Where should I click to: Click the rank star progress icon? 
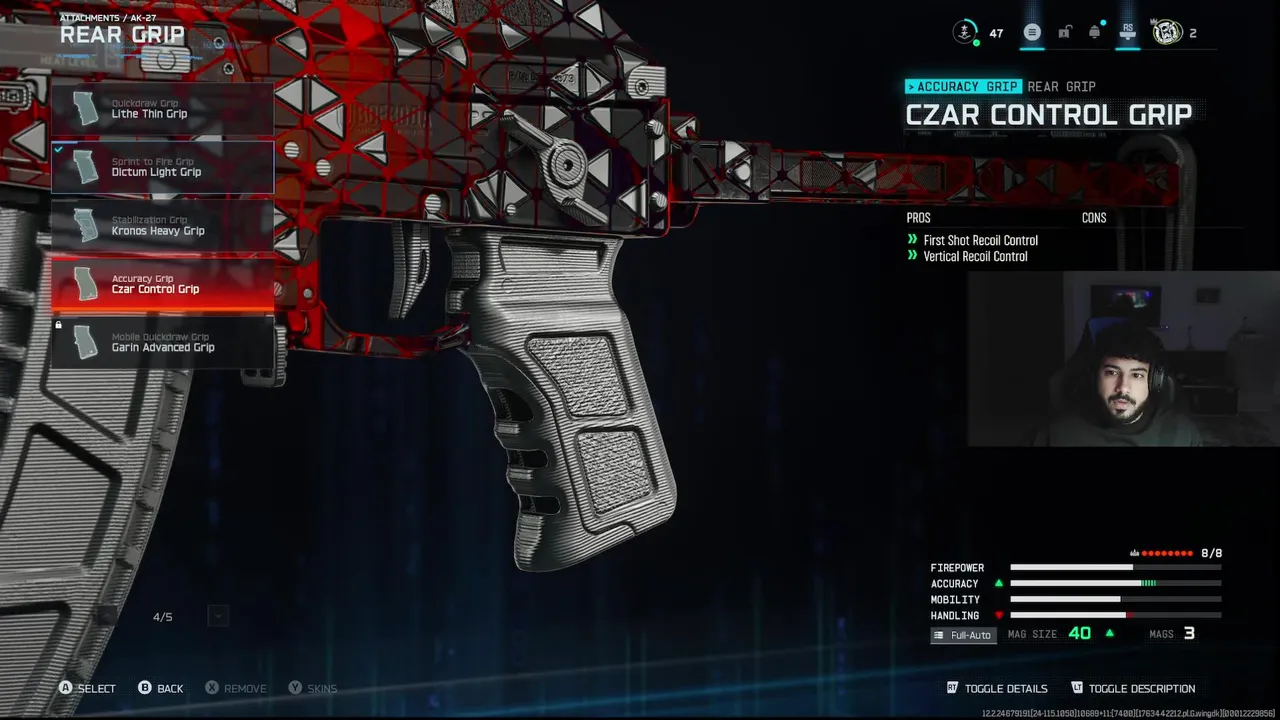click(965, 33)
